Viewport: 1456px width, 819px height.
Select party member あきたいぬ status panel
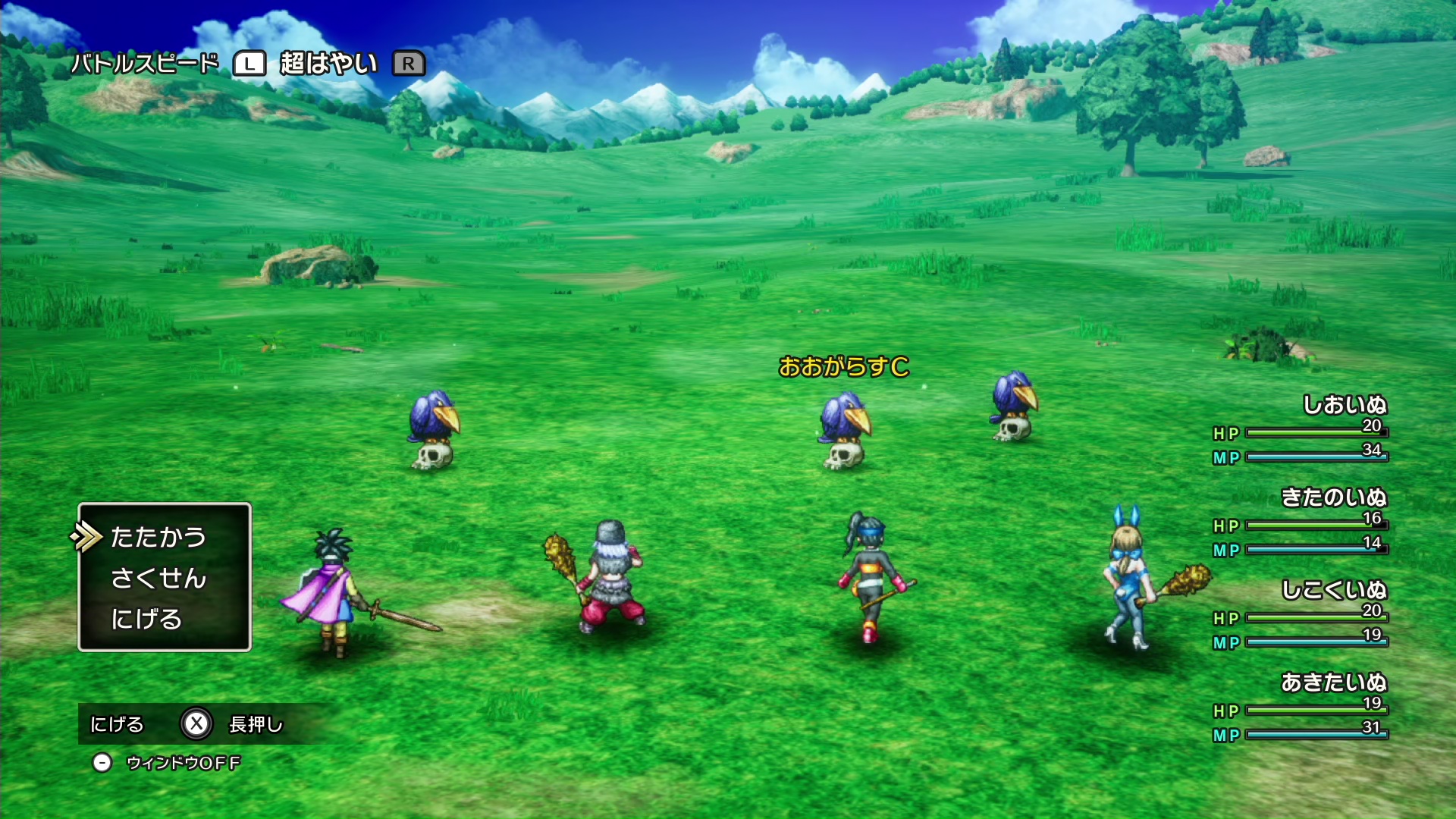coord(1301,708)
